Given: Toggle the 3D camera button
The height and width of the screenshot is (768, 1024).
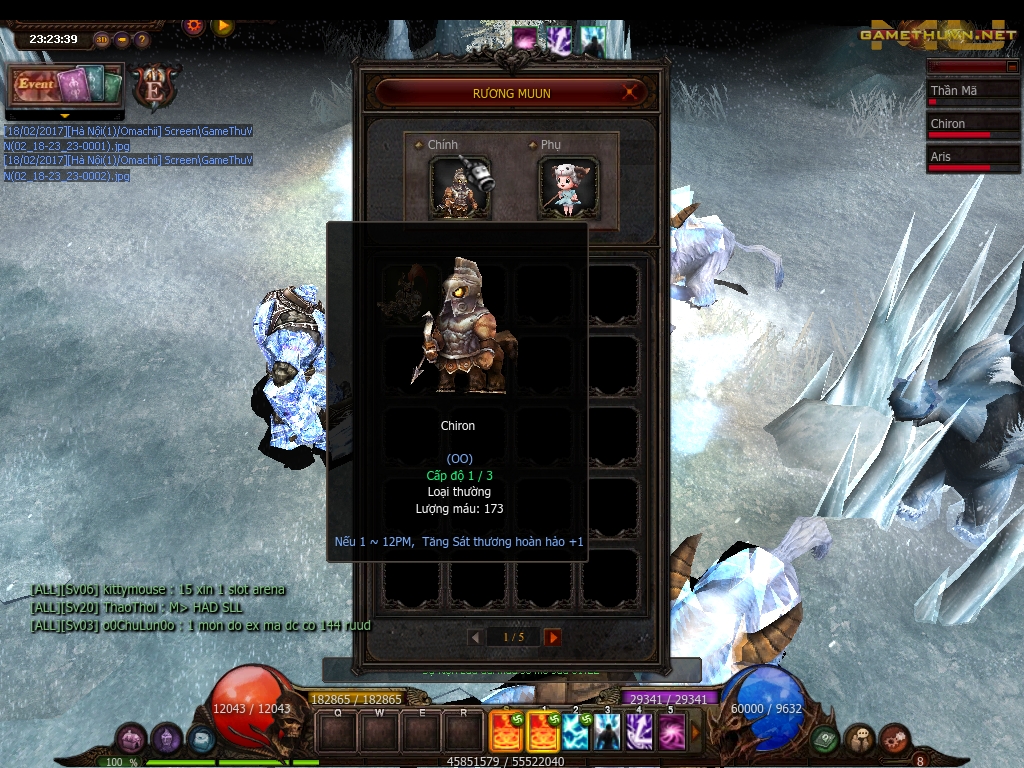Looking at the screenshot, I should click(102, 40).
